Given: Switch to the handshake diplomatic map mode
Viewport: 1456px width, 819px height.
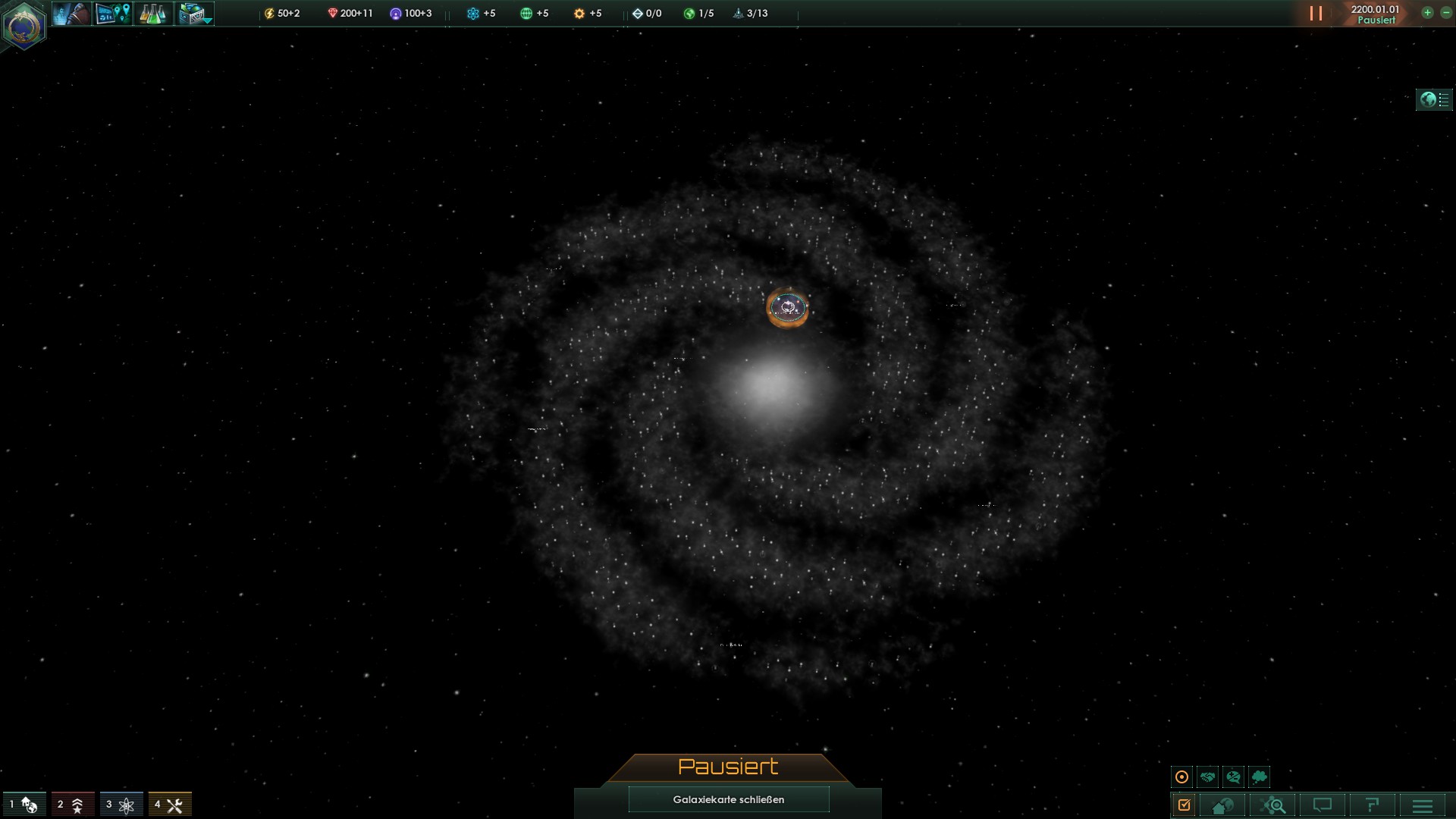Looking at the screenshot, I should (x=1207, y=777).
